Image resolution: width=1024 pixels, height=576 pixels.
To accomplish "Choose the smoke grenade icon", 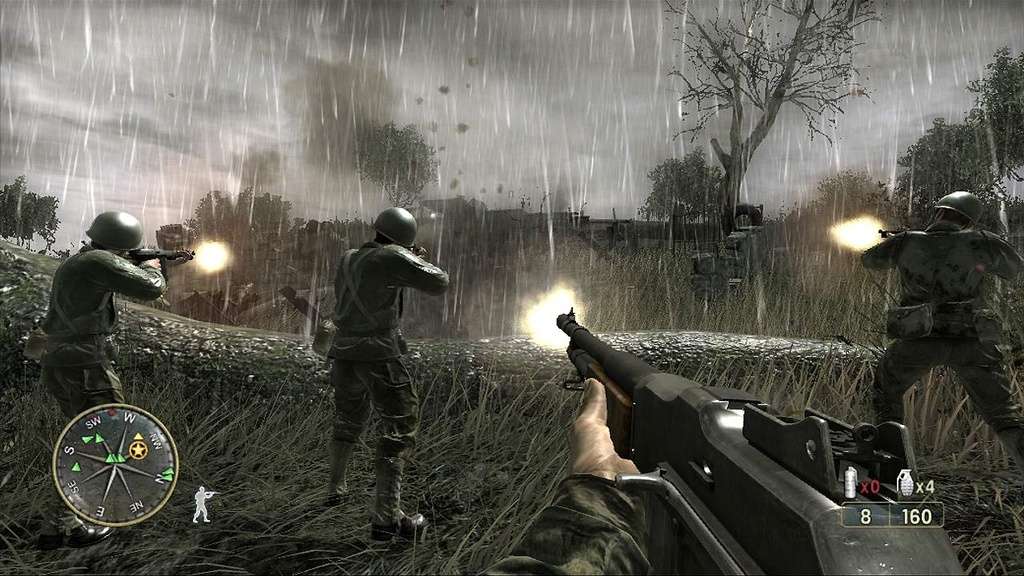I will coord(852,483).
